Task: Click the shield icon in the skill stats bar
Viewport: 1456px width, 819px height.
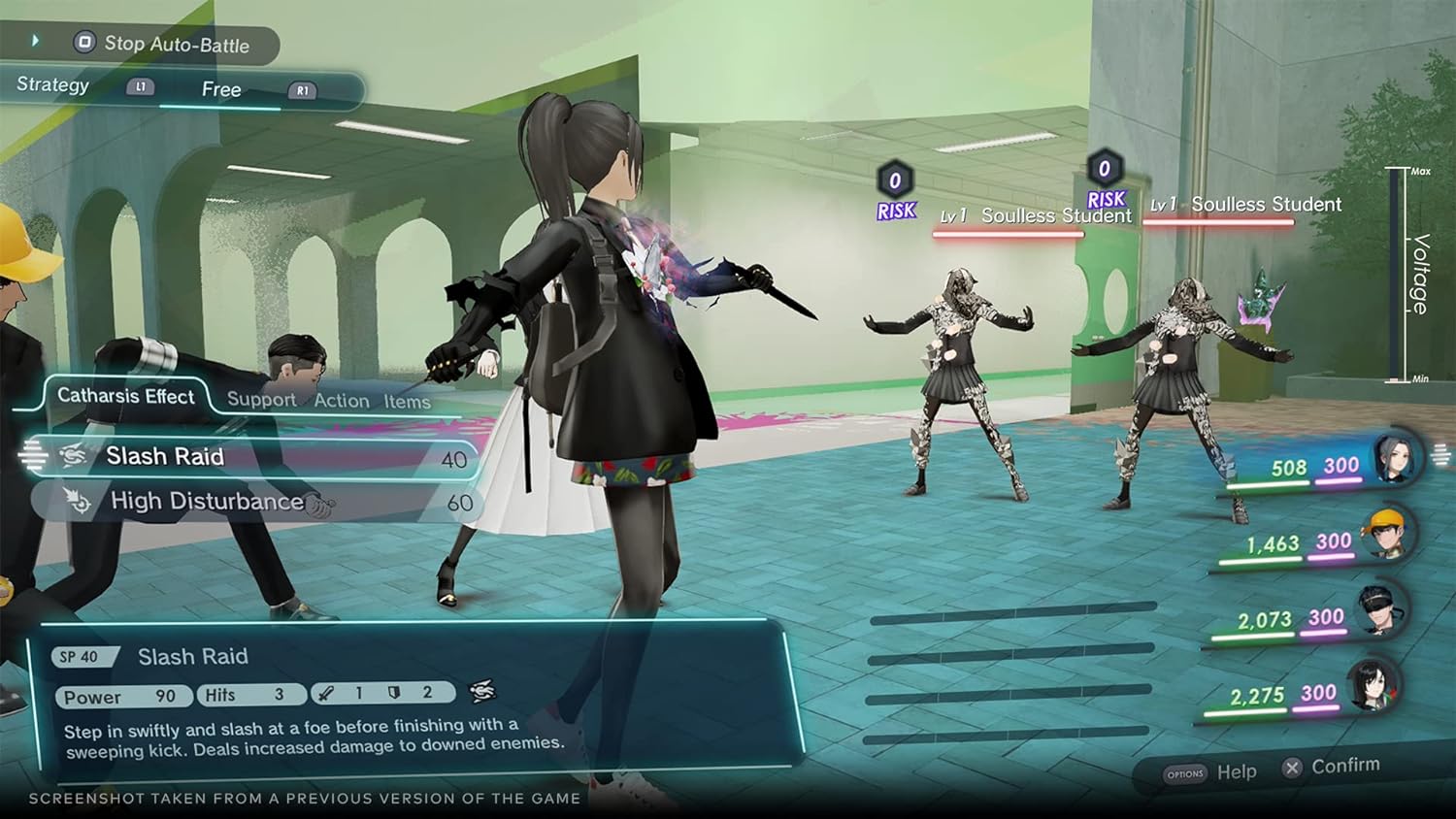Action: (x=394, y=692)
